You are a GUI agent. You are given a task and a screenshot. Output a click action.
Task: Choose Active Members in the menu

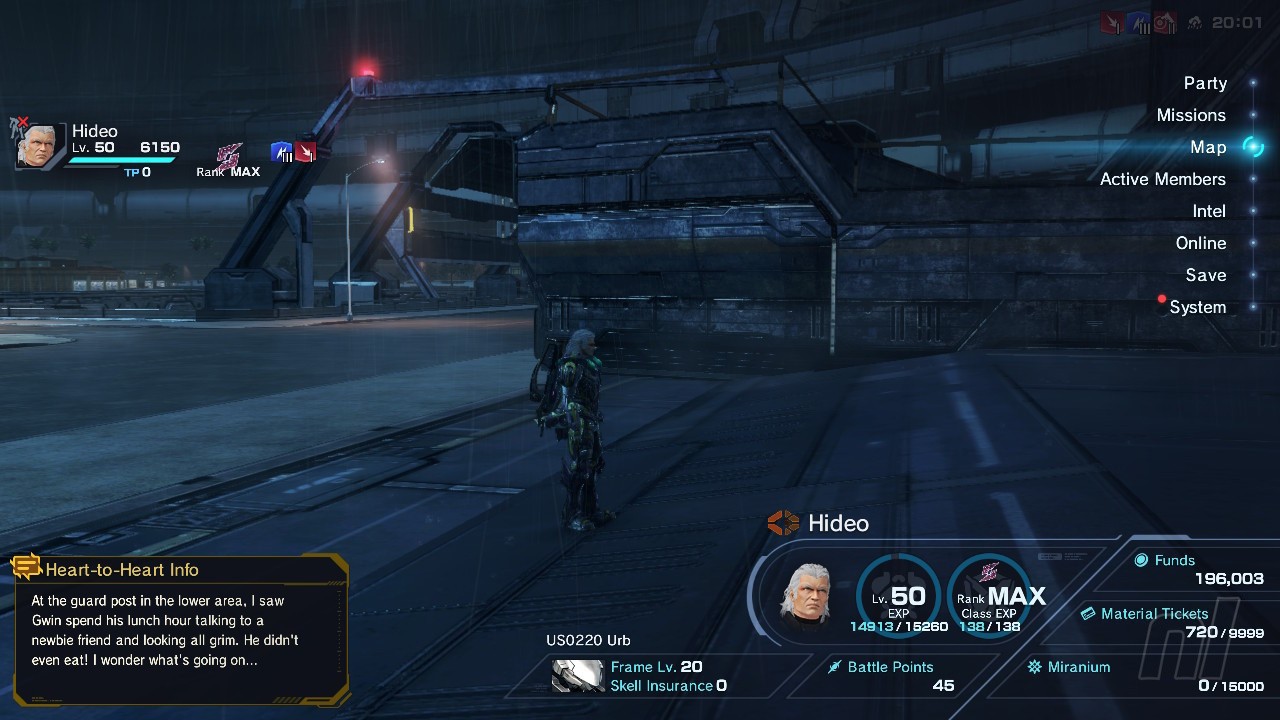1162,179
